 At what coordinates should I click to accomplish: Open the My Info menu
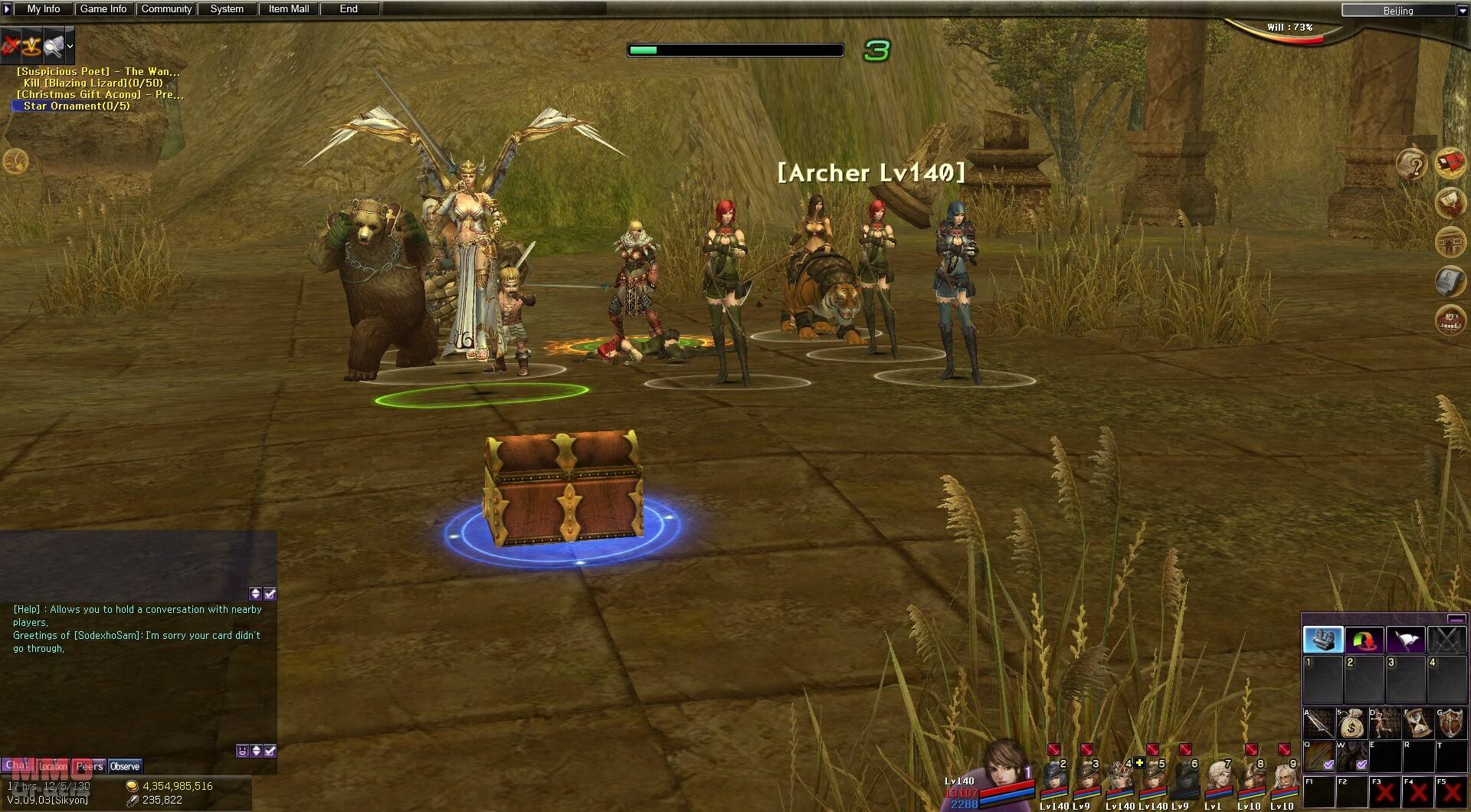coord(44,9)
